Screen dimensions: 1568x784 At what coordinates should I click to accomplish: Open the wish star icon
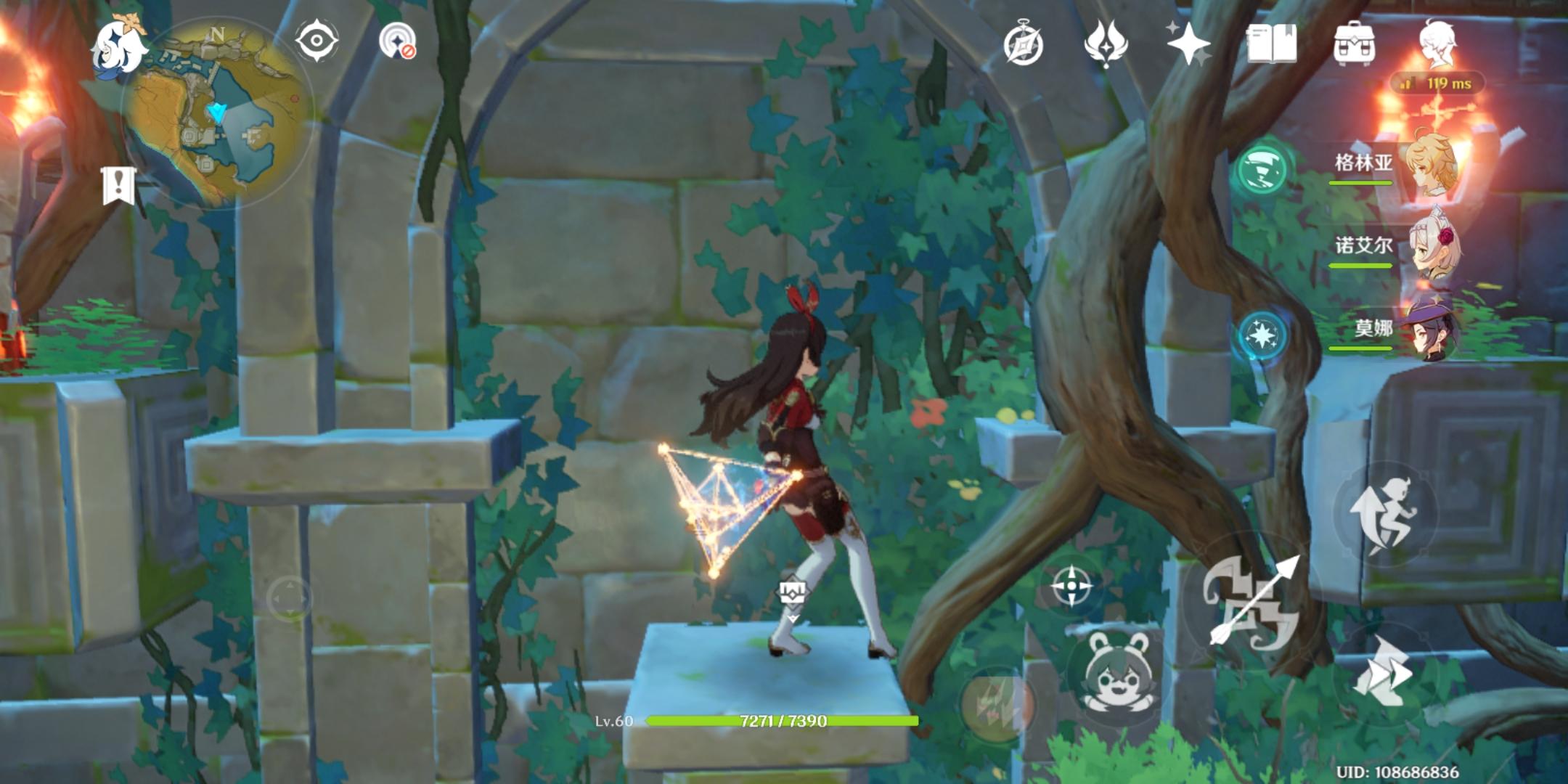1188,44
